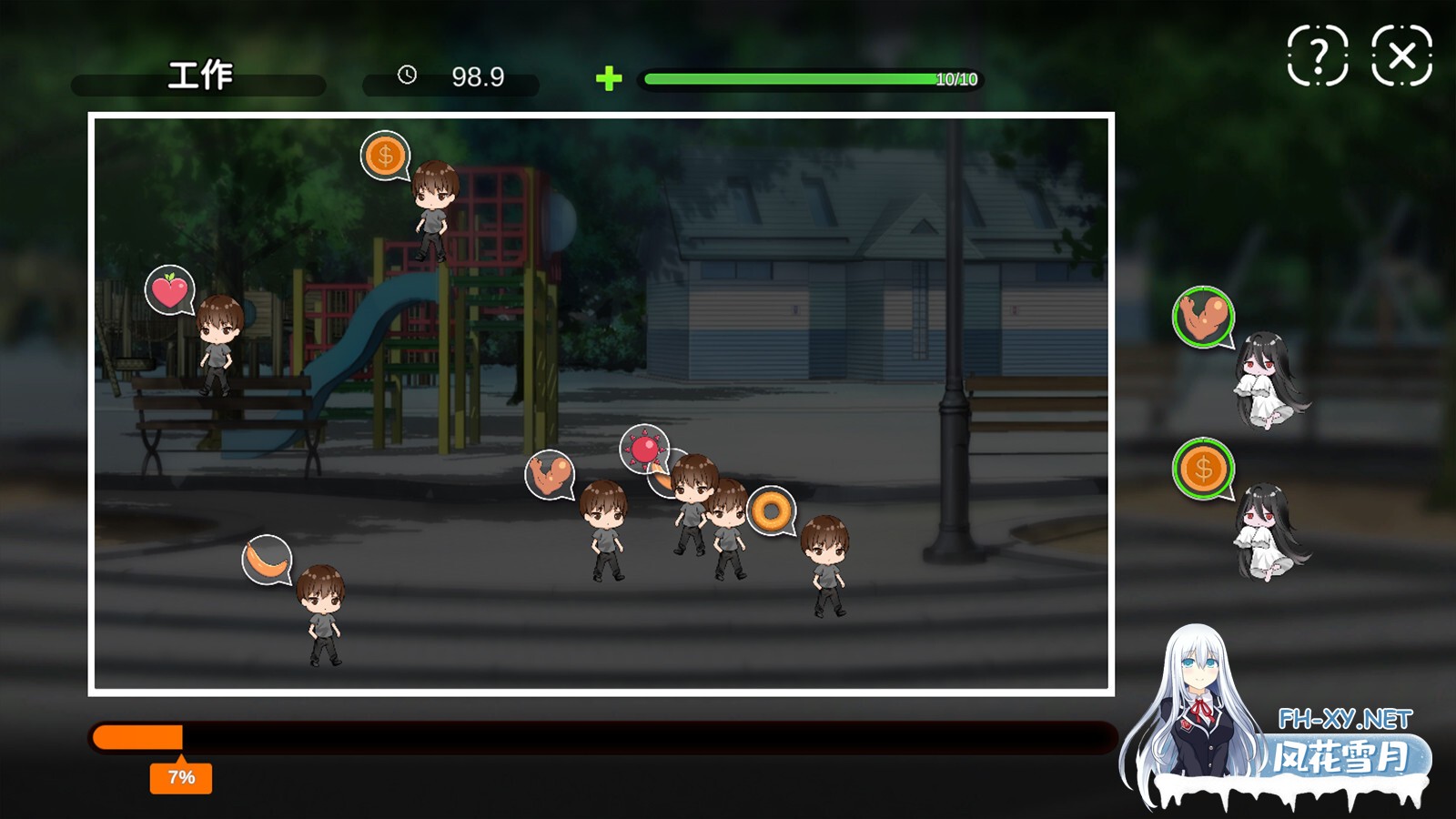Open the question mark help button

(1317, 56)
